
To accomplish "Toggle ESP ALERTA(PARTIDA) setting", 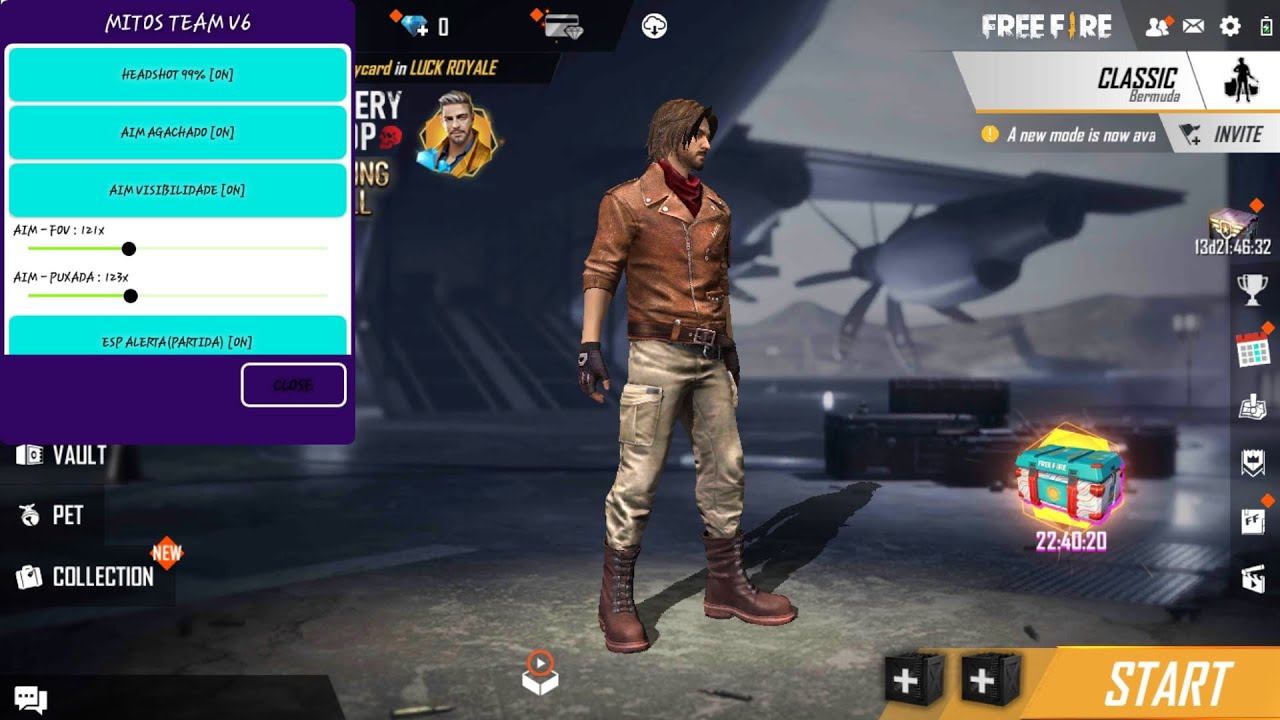I will (177, 341).
